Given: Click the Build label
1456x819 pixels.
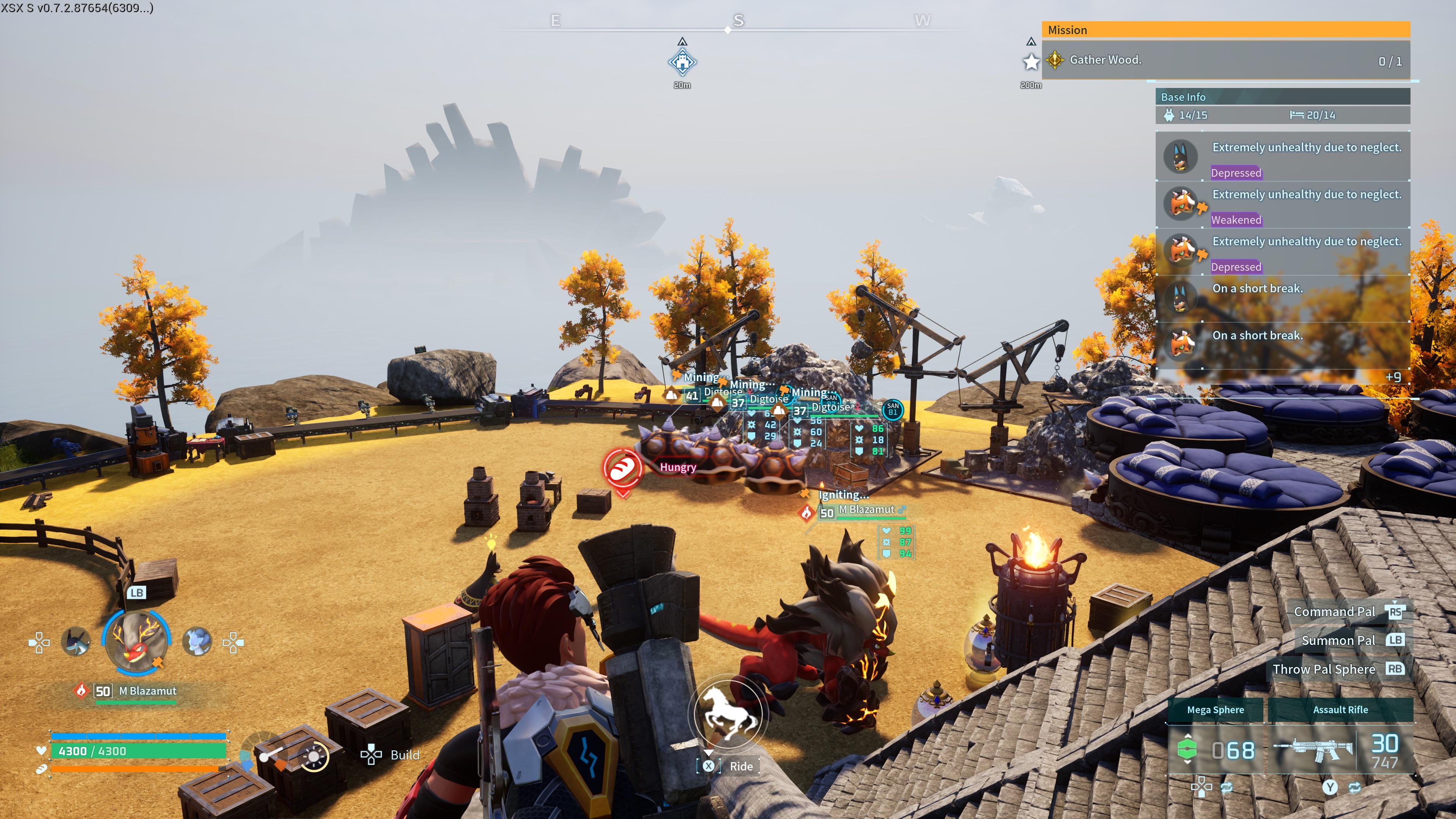Looking at the screenshot, I should coord(405,755).
